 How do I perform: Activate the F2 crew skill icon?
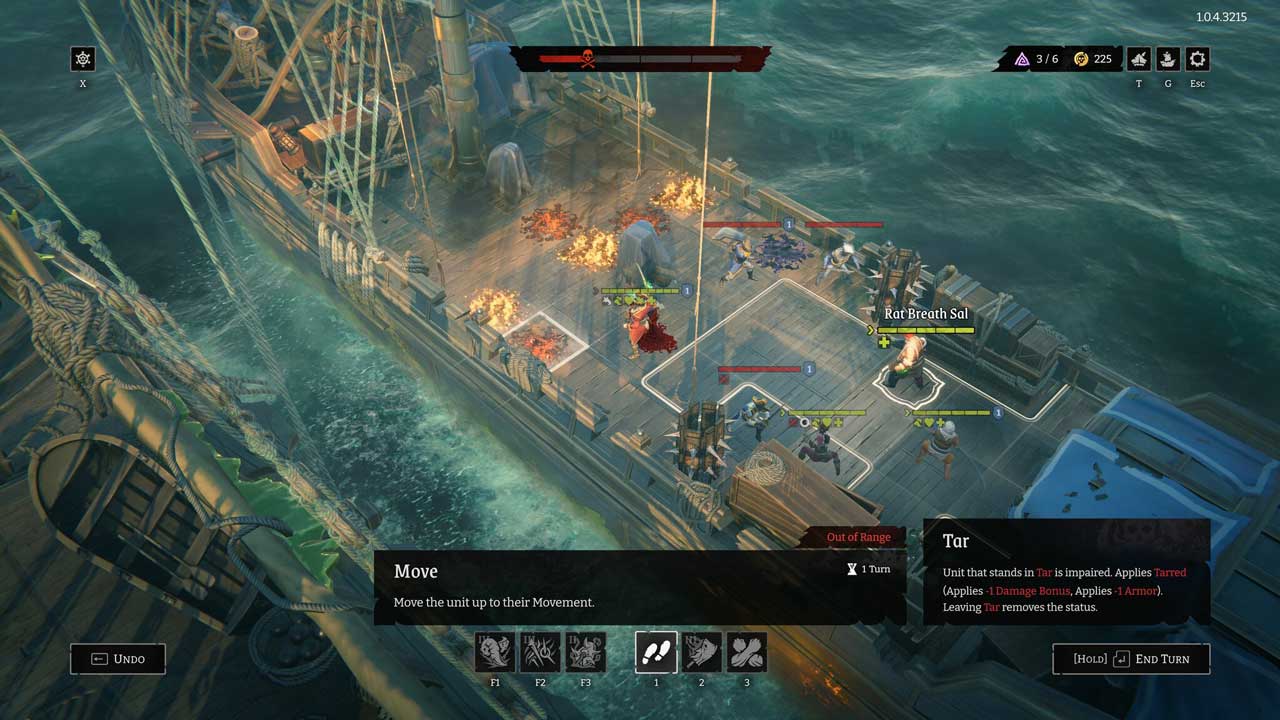tap(540, 652)
